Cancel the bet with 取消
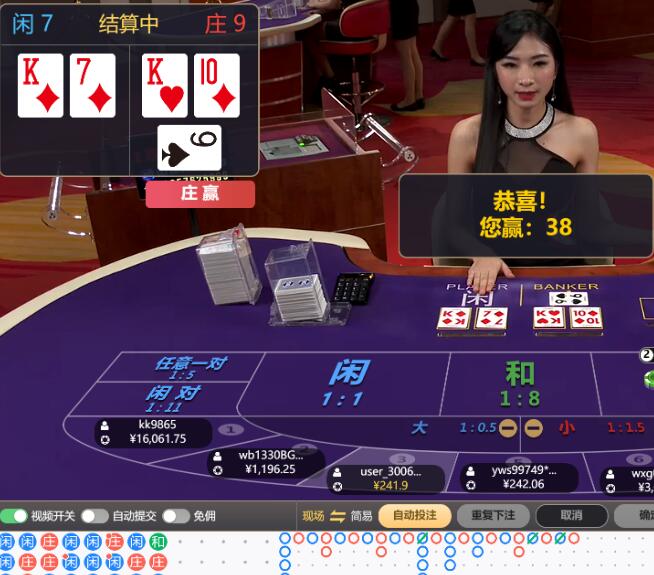654x575 pixels. [x=571, y=516]
